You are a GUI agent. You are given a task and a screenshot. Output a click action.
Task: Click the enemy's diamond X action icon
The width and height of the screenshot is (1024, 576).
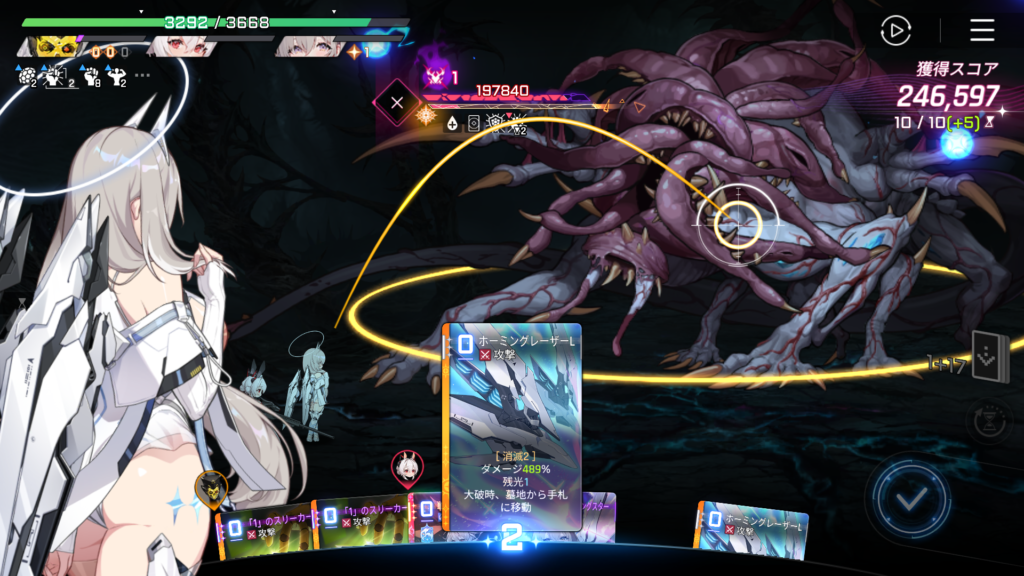[397, 102]
